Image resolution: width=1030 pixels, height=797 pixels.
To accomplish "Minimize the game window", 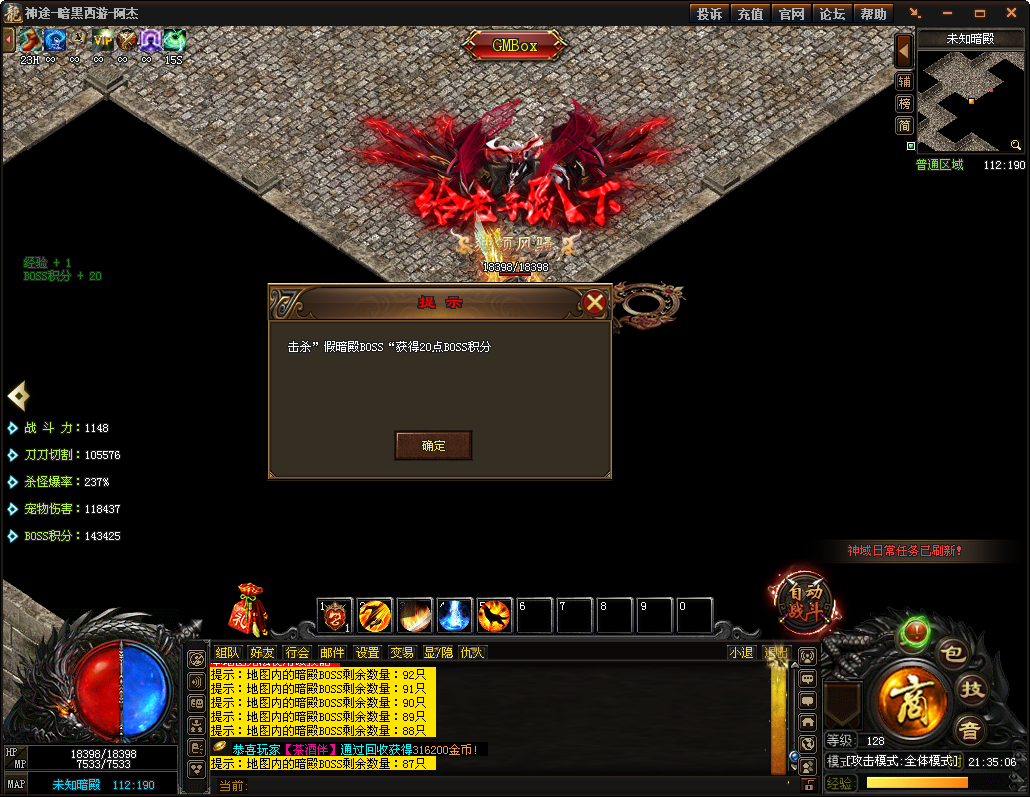I will tap(947, 14).
